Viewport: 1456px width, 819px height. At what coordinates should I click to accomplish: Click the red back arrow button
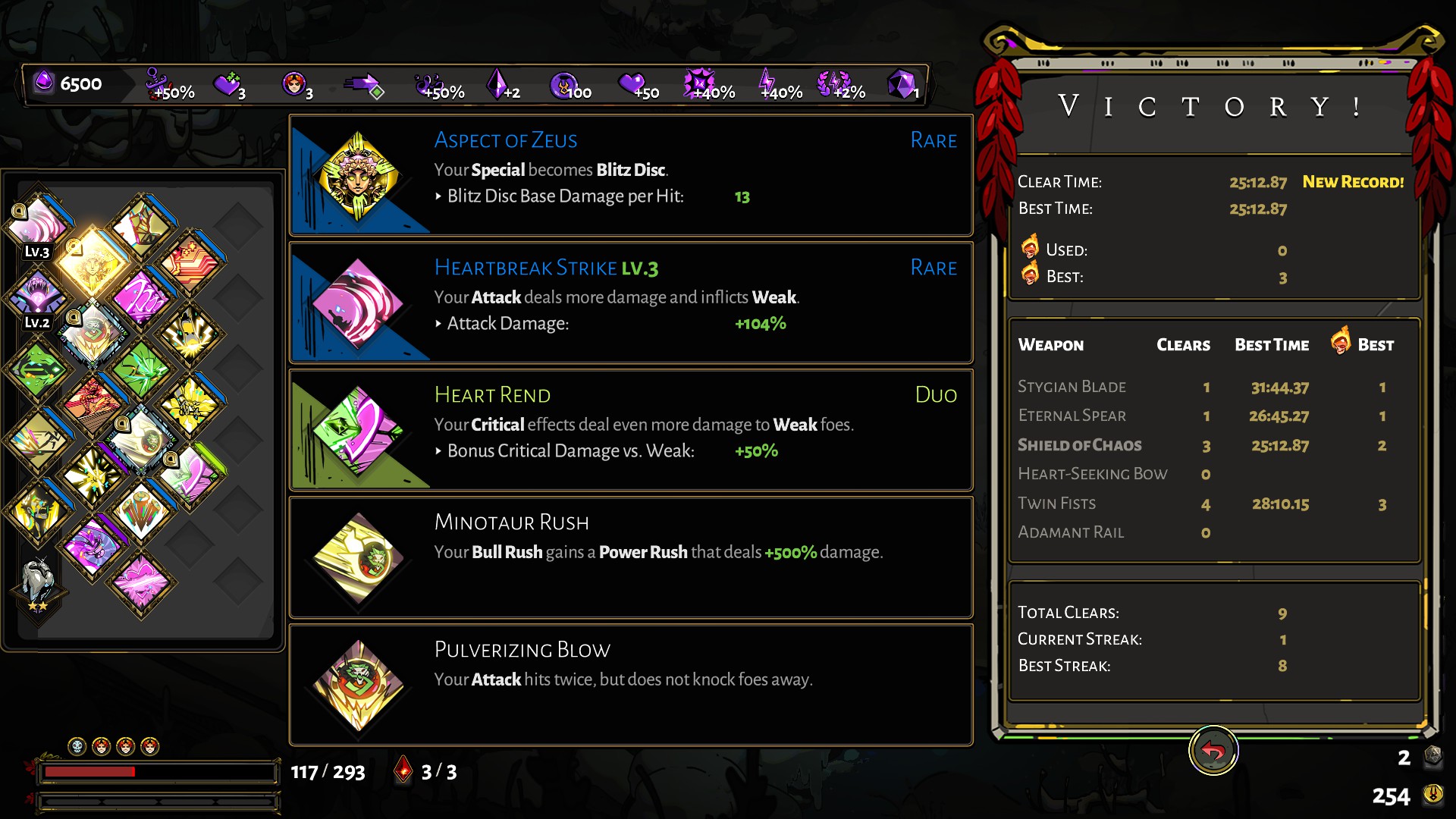coord(1213,751)
